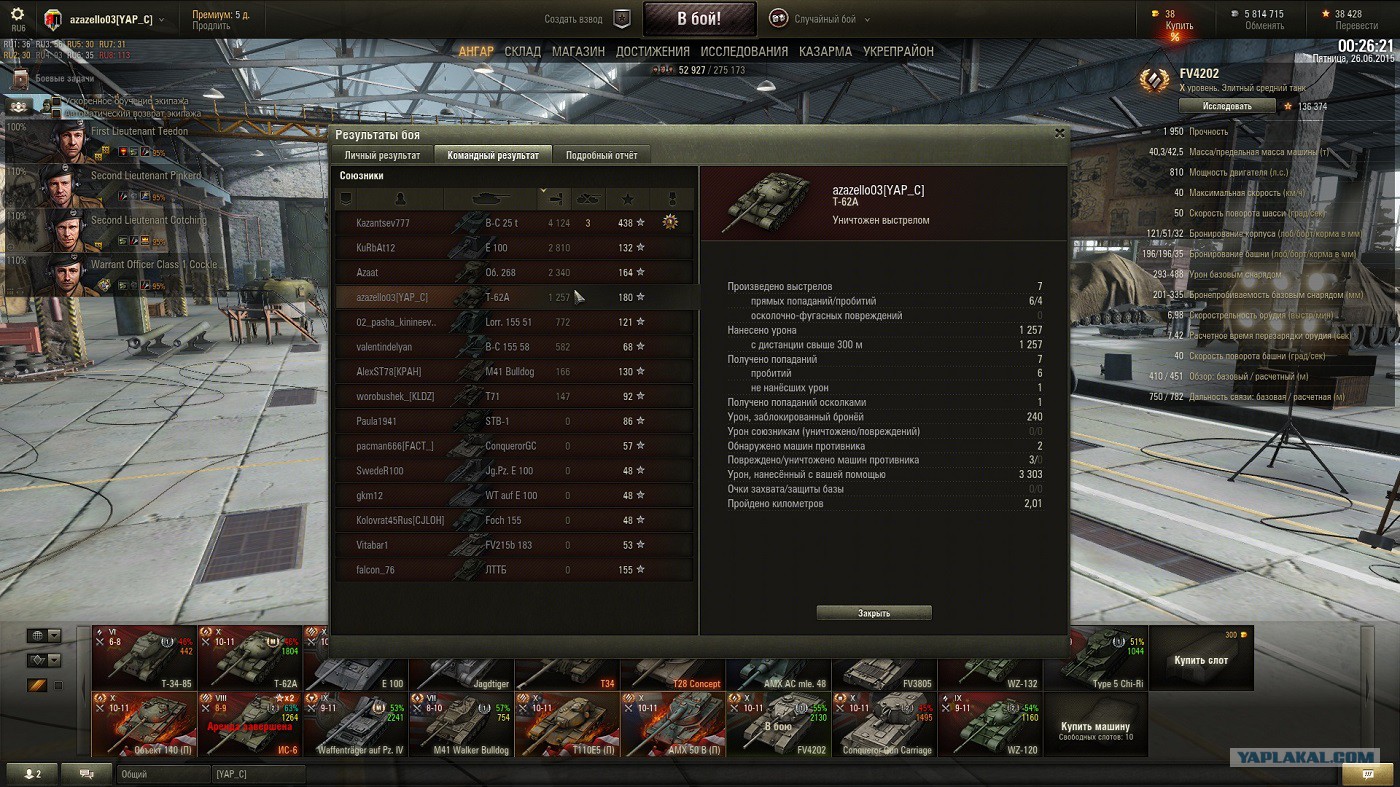Image resolution: width=1400 pixels, height=787 pixels.
Task: Open the СКЛАД menu
Action: point(522,51)
